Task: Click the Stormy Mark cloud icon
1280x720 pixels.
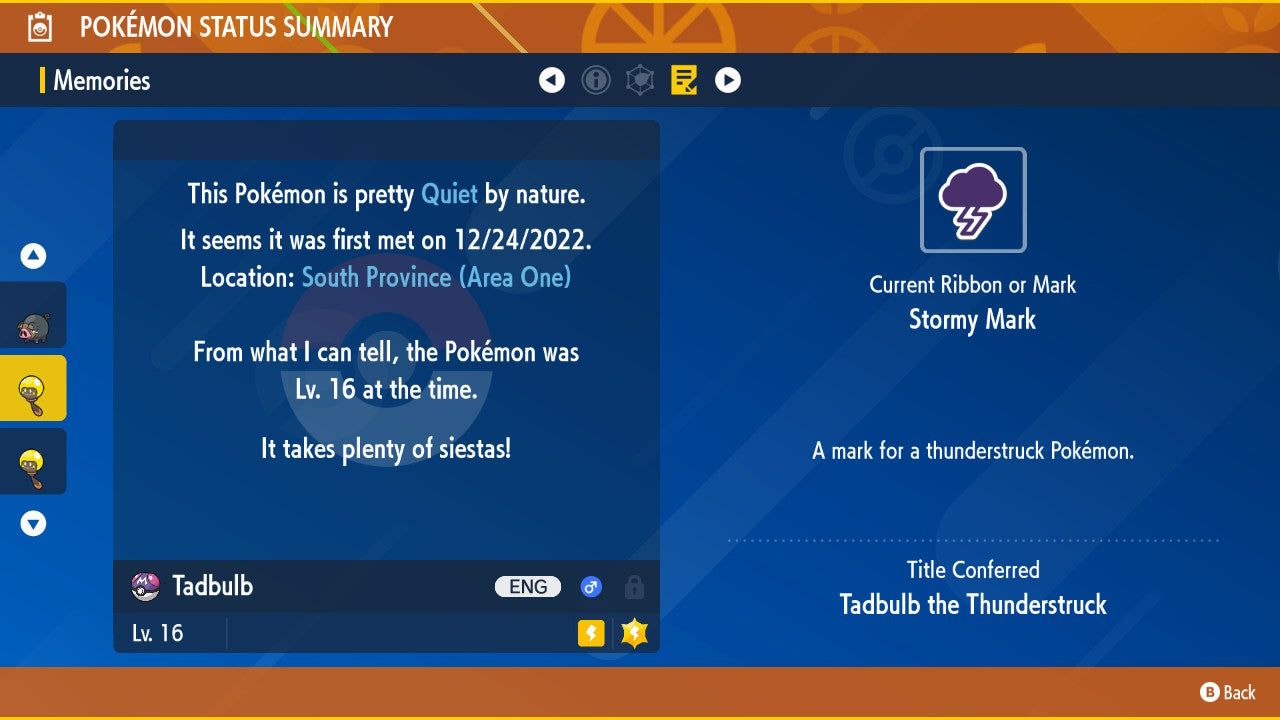Action: pyautogui.click(x=973, y=200)
